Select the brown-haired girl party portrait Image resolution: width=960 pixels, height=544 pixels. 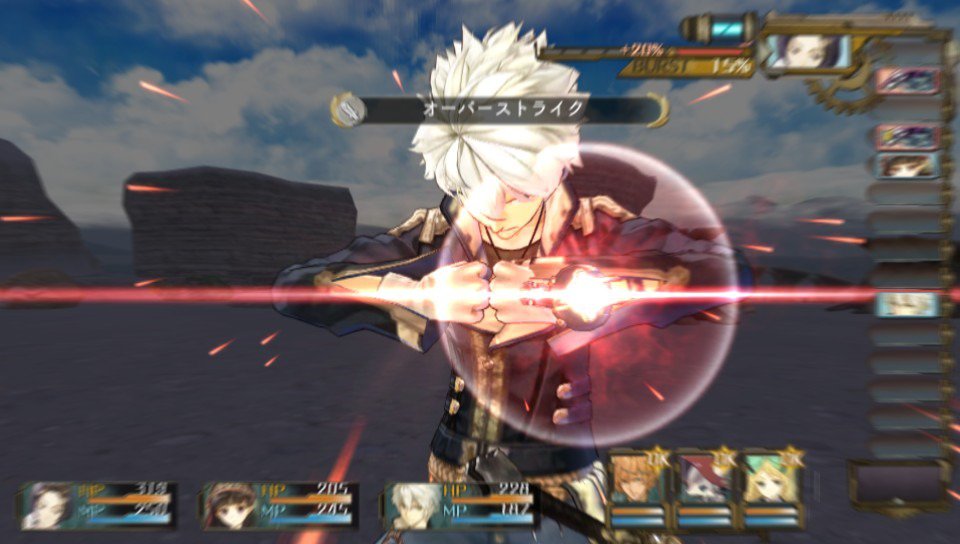pyautogui.click(x=230, y=505)
